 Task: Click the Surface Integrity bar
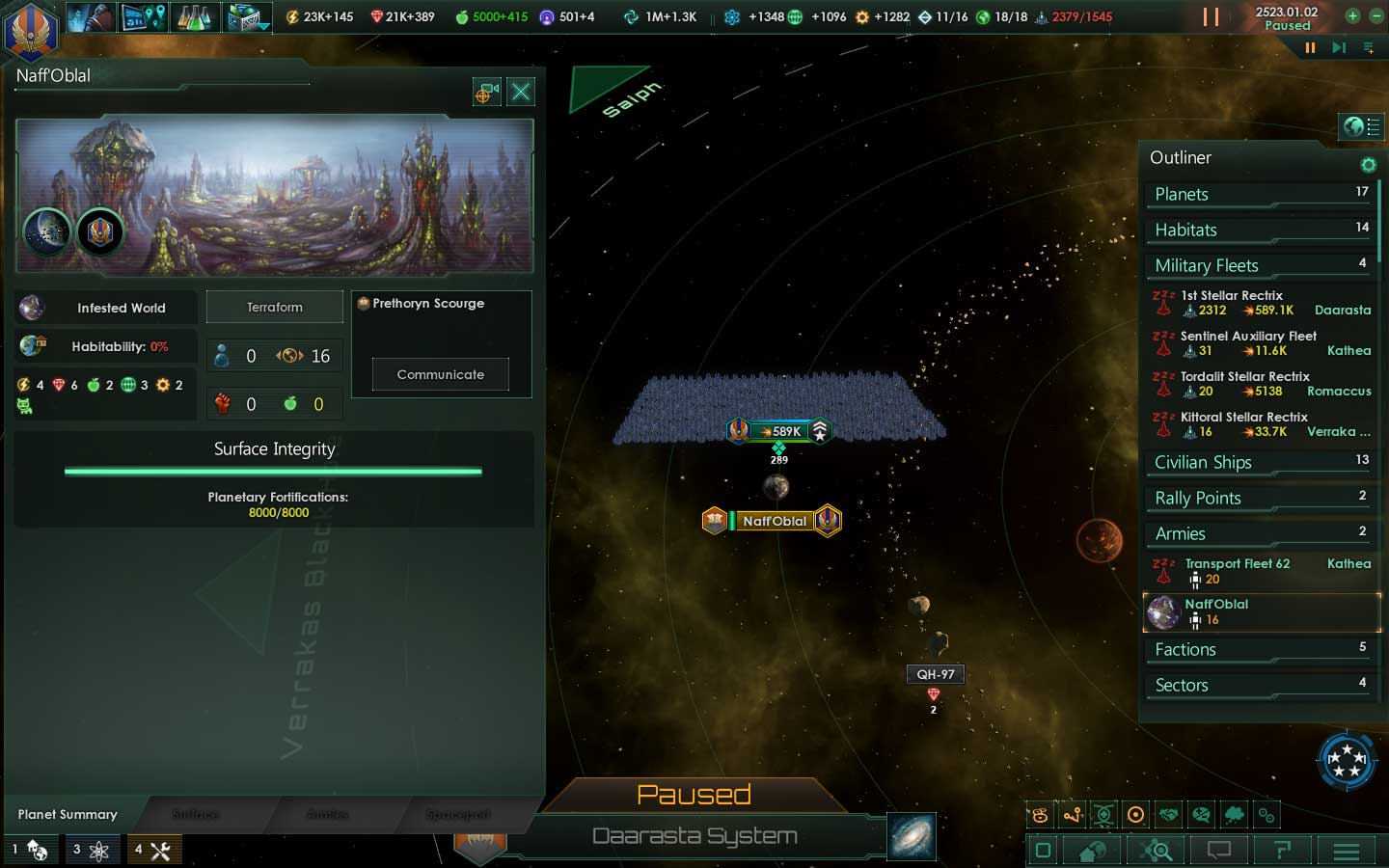pos(273,472)
